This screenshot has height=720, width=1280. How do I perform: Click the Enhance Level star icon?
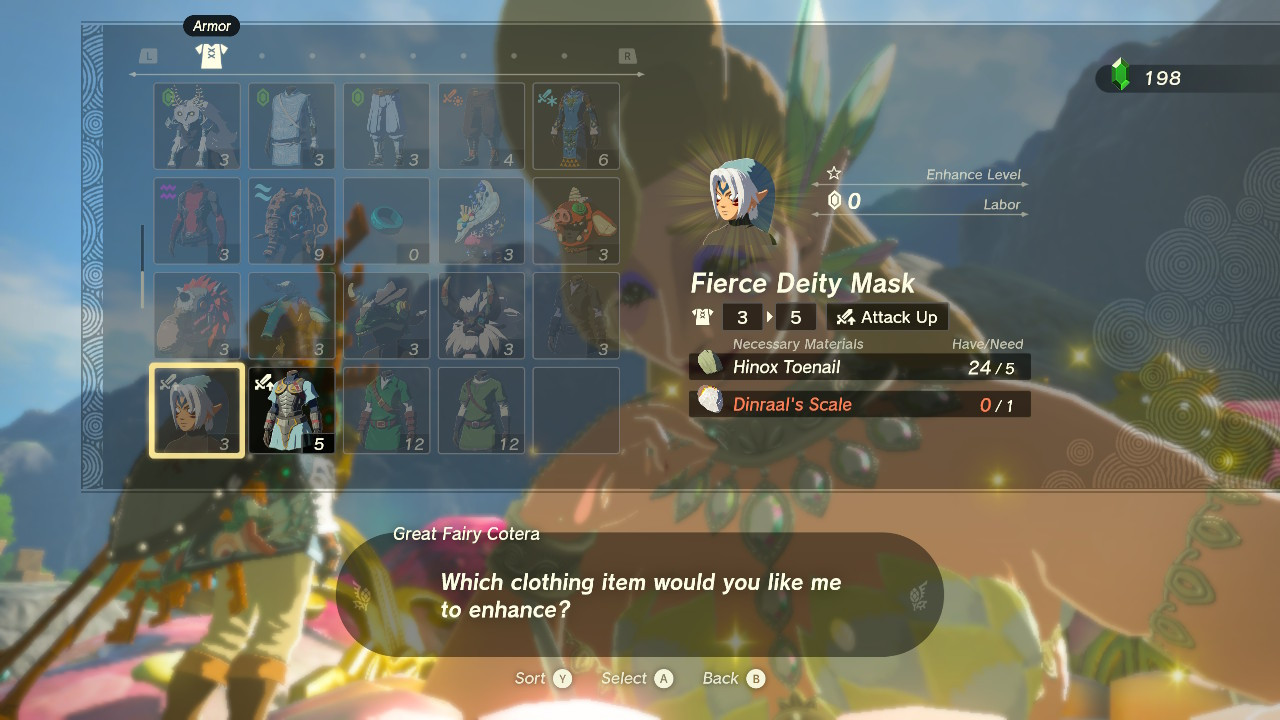[x=832, y=171]
